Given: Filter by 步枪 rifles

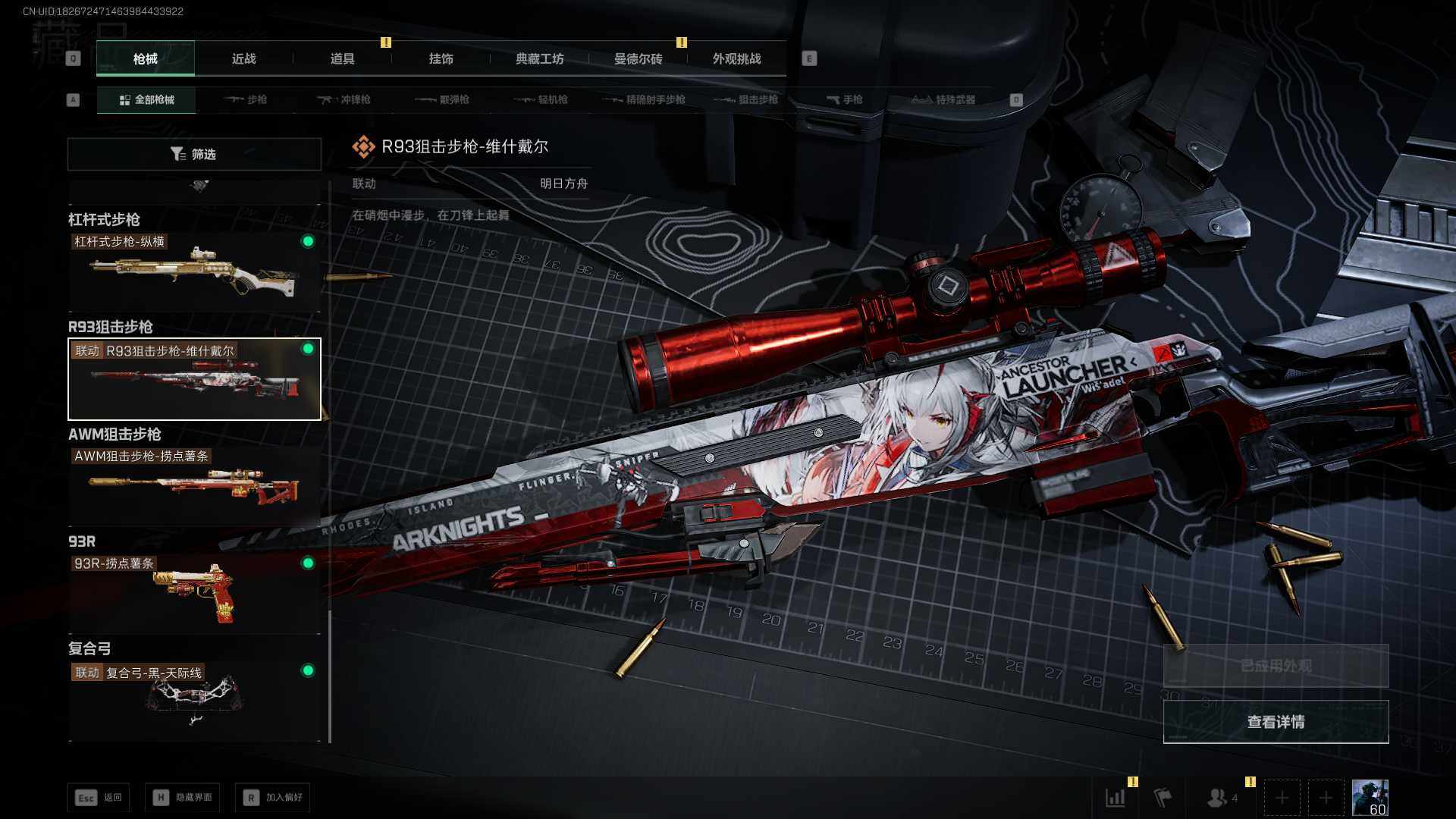Looking at the screenshot, I should click(x=246, y=100).
